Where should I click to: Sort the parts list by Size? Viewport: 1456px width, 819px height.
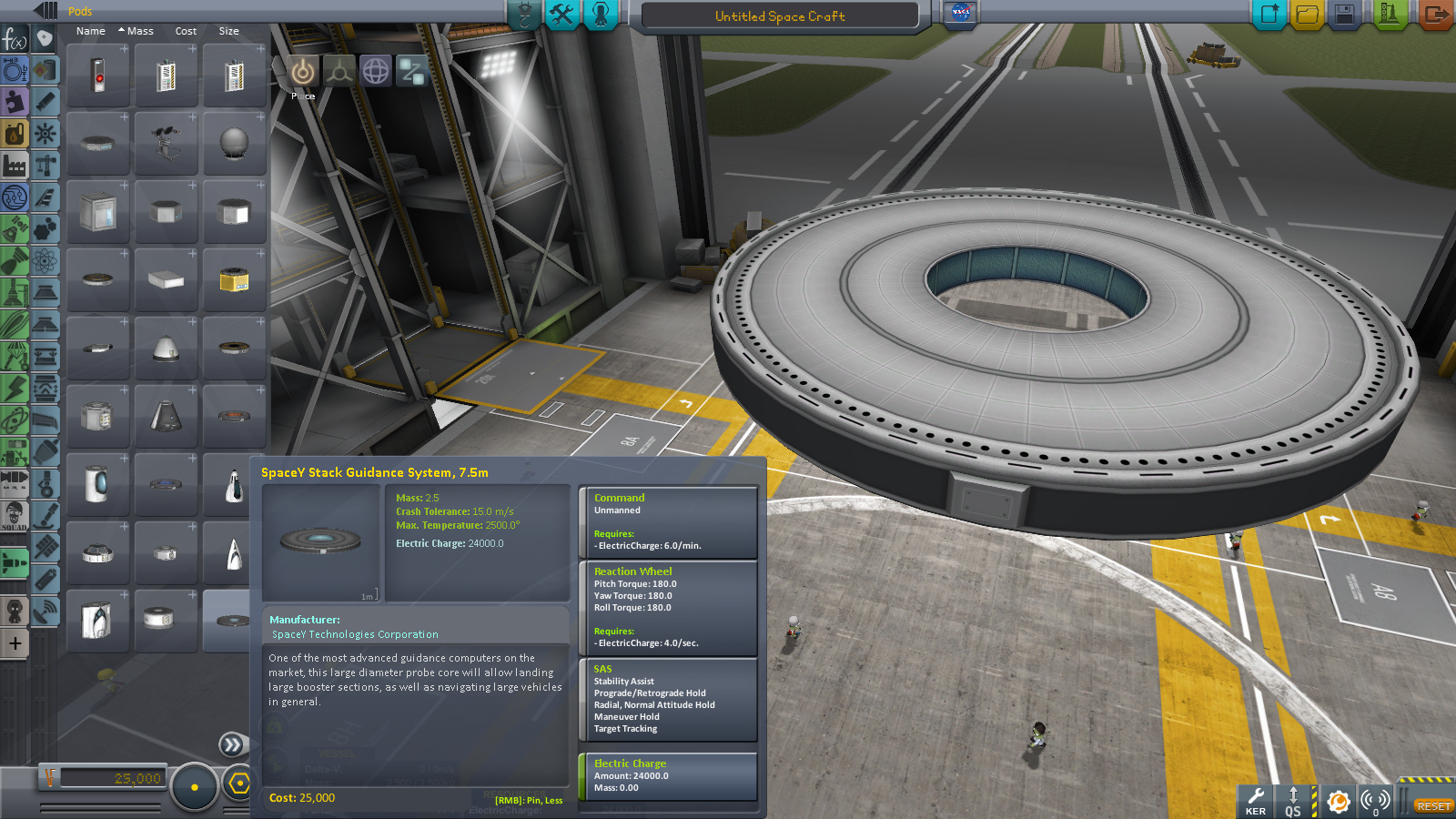228,31
